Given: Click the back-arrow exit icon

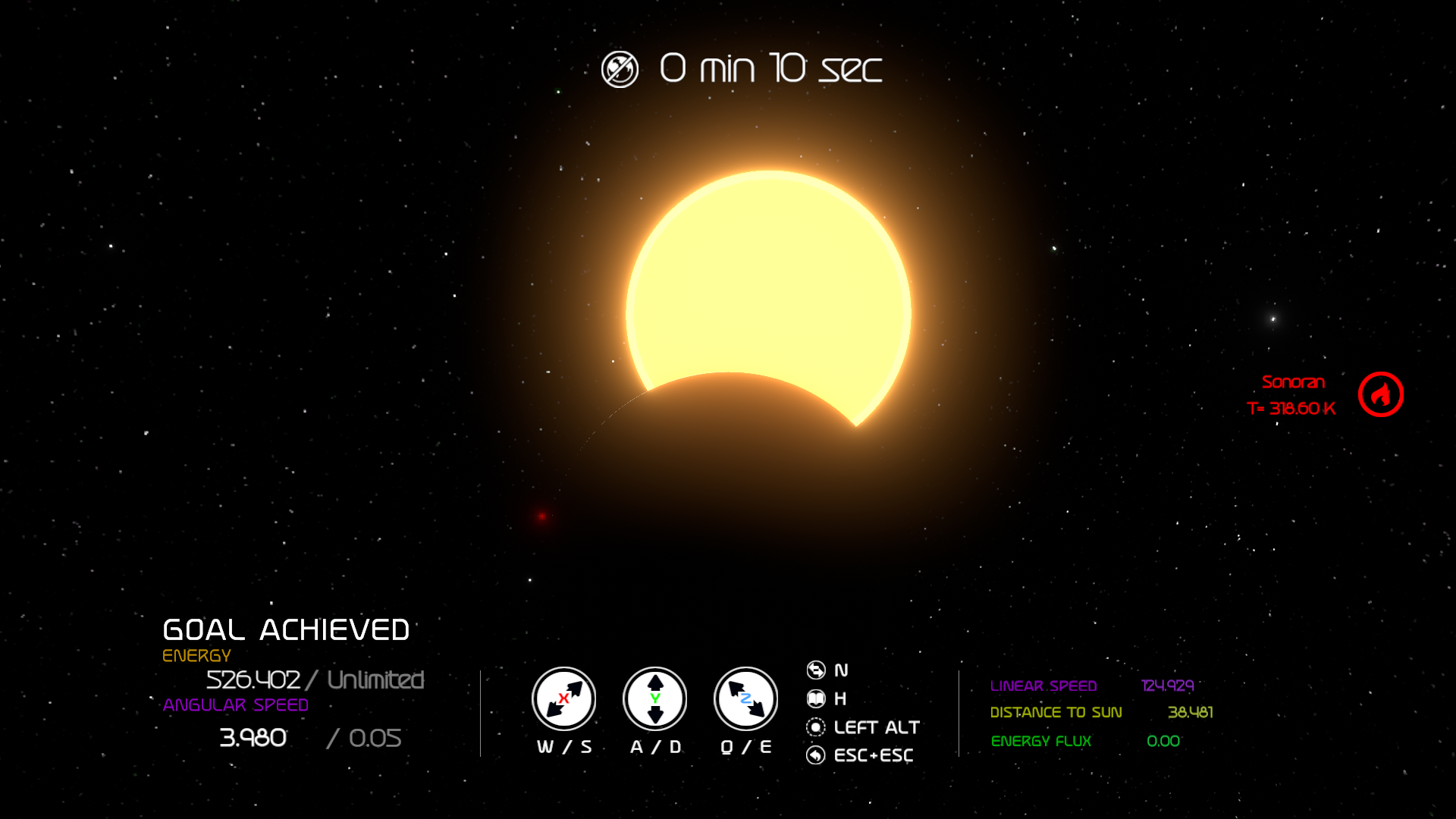Looking at the screenshot, I should click(x=816, y=755).
